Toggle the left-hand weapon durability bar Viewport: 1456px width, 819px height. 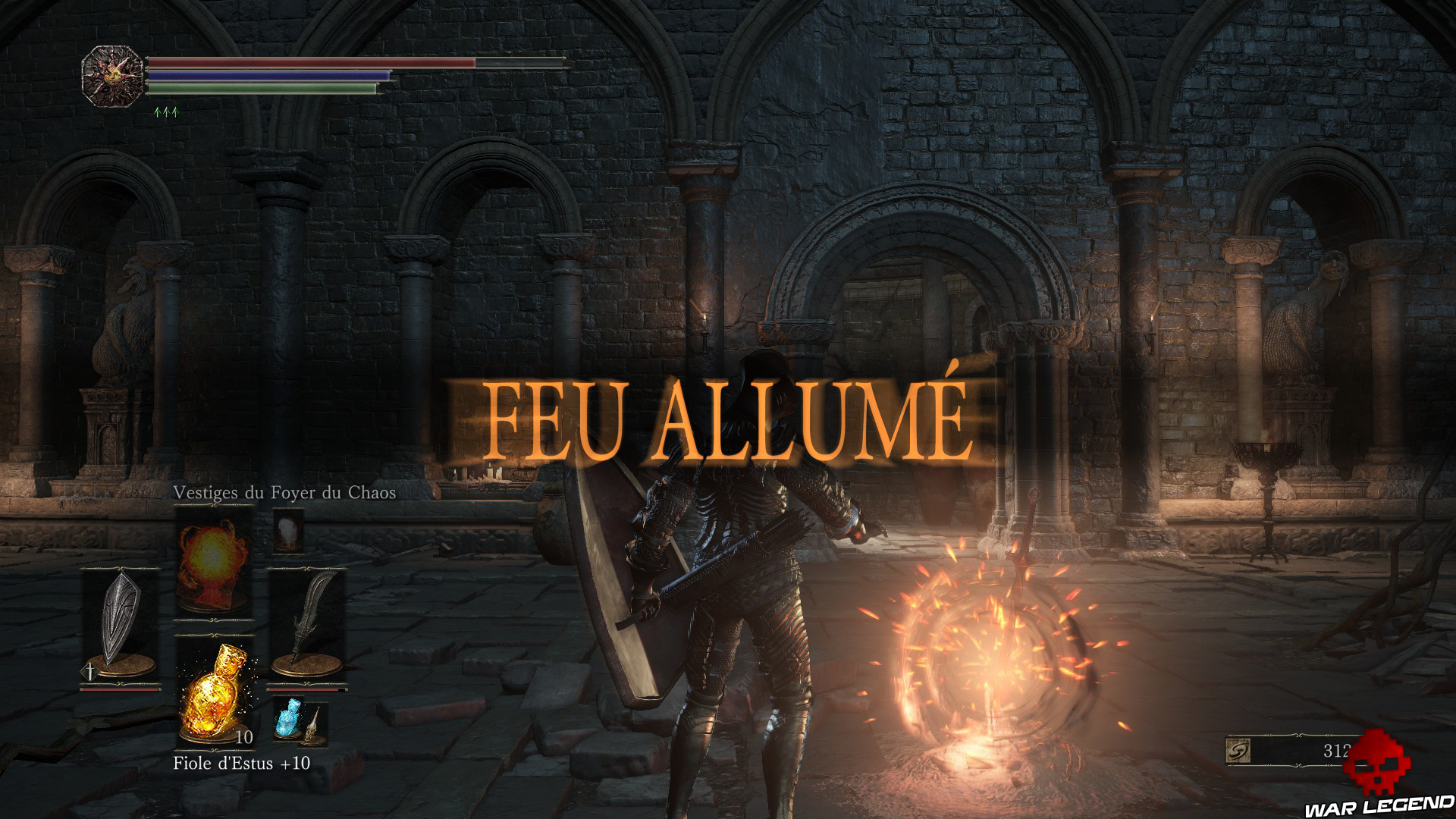click(x=120, y=689)
